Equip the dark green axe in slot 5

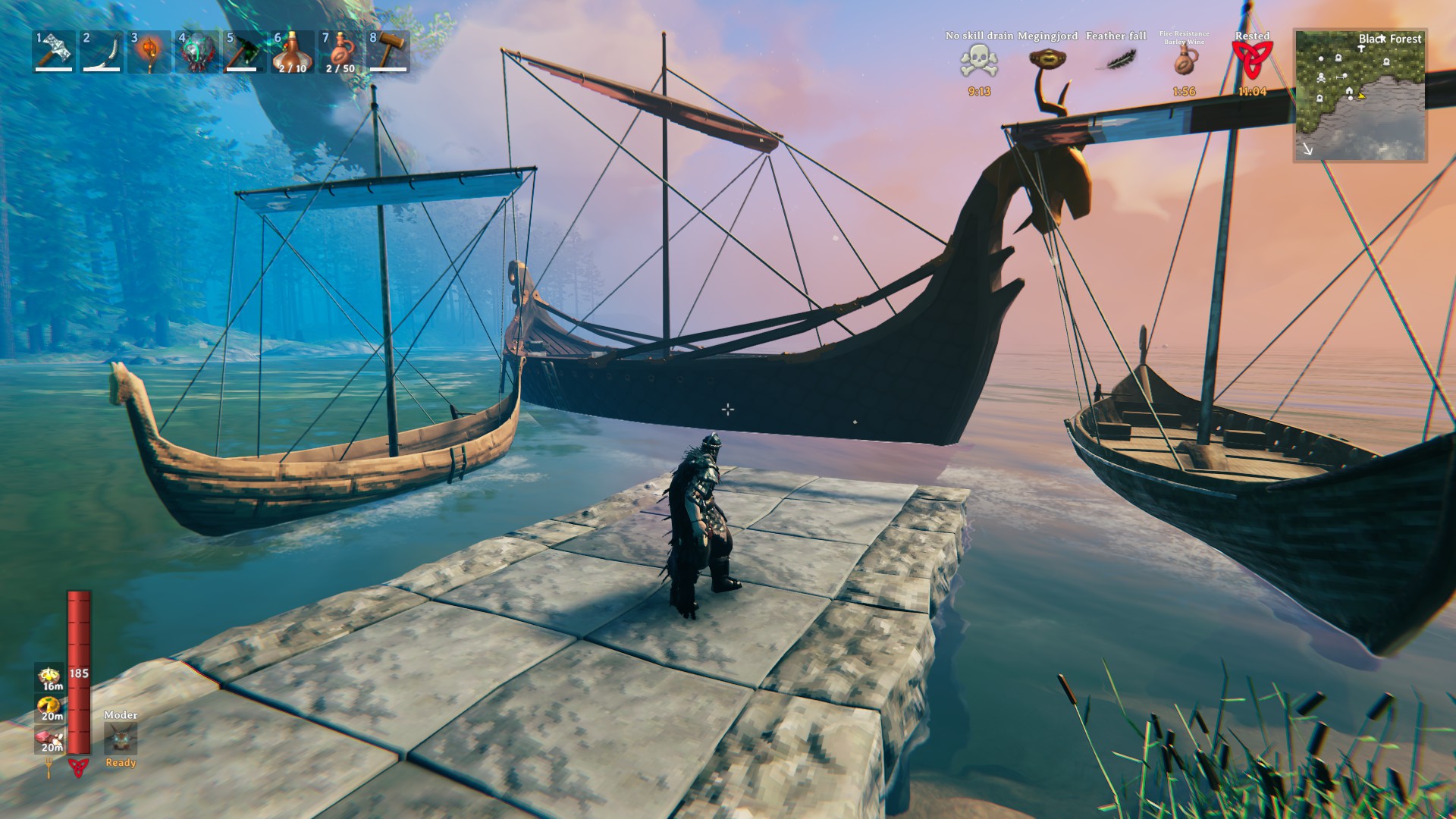pyautogui.click(x=244, y=52)
